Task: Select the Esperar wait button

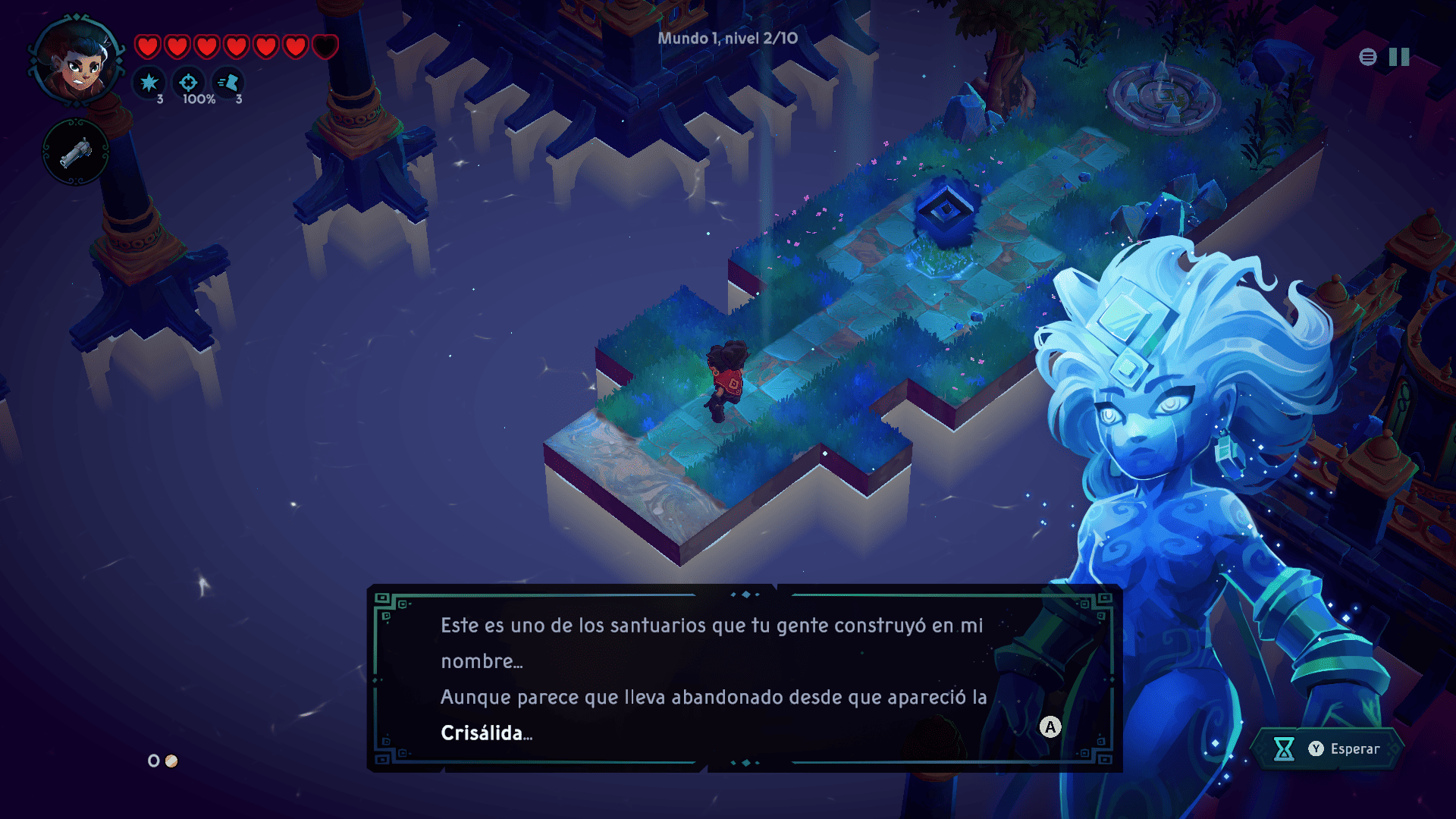Action: pos(1327,748)
